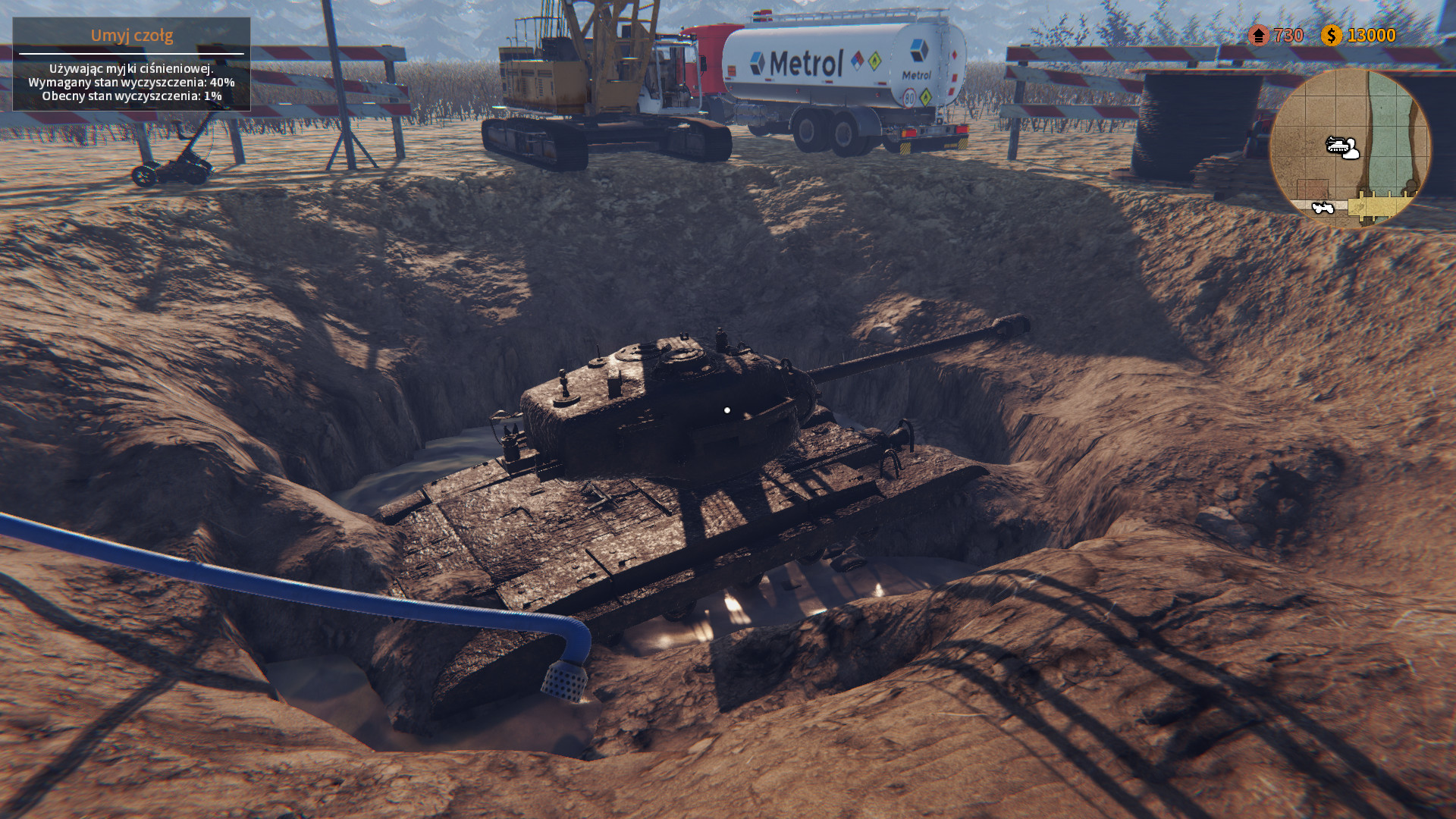This screenshot has width=1456, height=819.
Task: Click the green hazard diamond on truck rear
Action: (926, 96)
